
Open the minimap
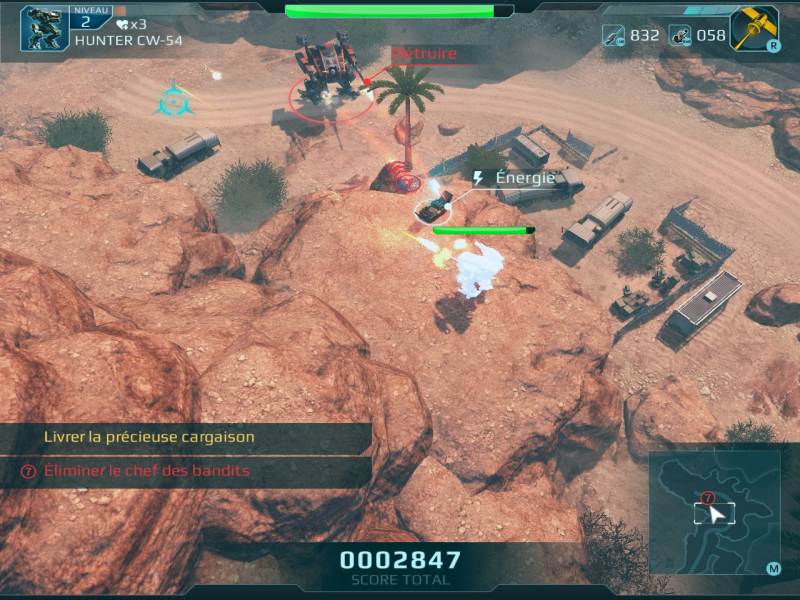point(714,513)
